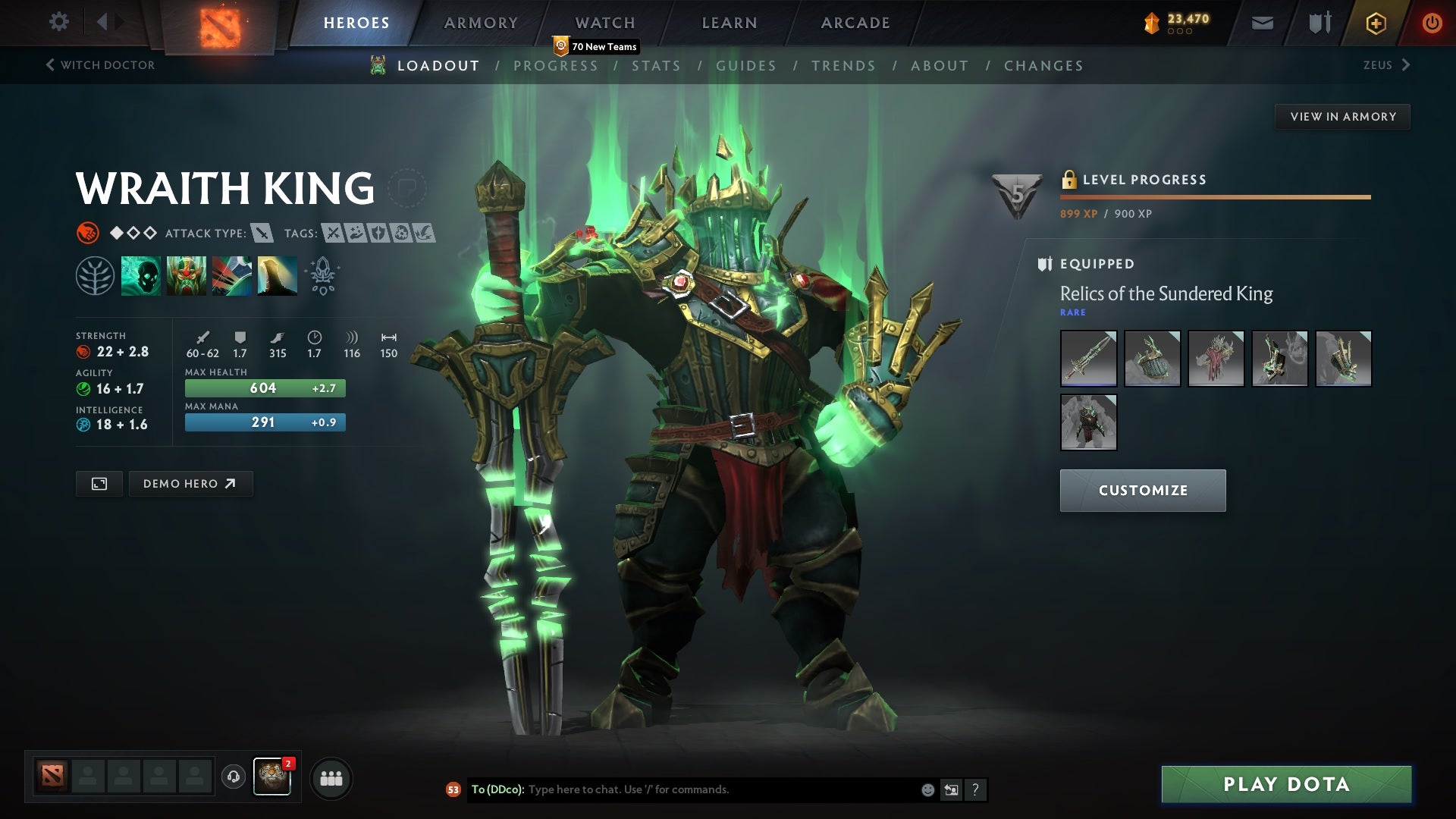Click the melee attack type icon
Screen dimensions: 1456x819
pyautogui.click(x=262, y=234)
